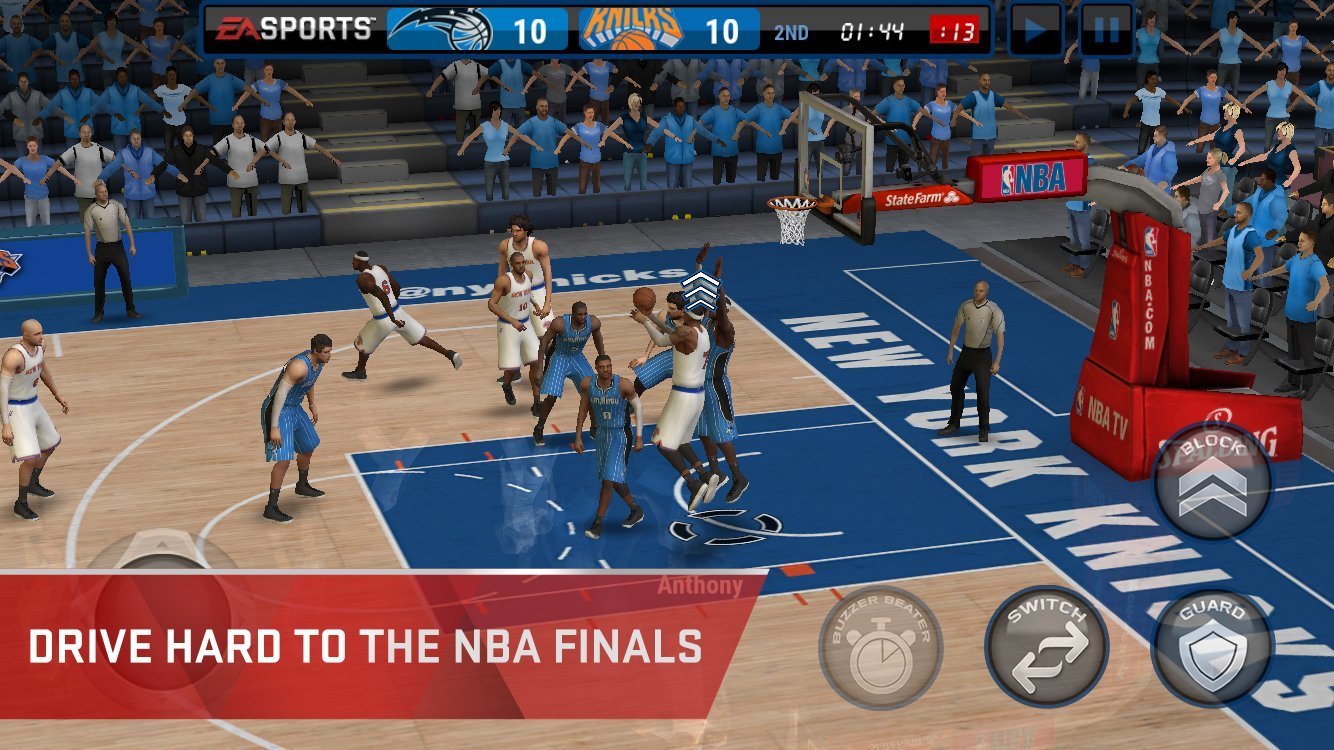
Task: Tap the Block button
Action: pyautogui.click(x=1212, y=480)
